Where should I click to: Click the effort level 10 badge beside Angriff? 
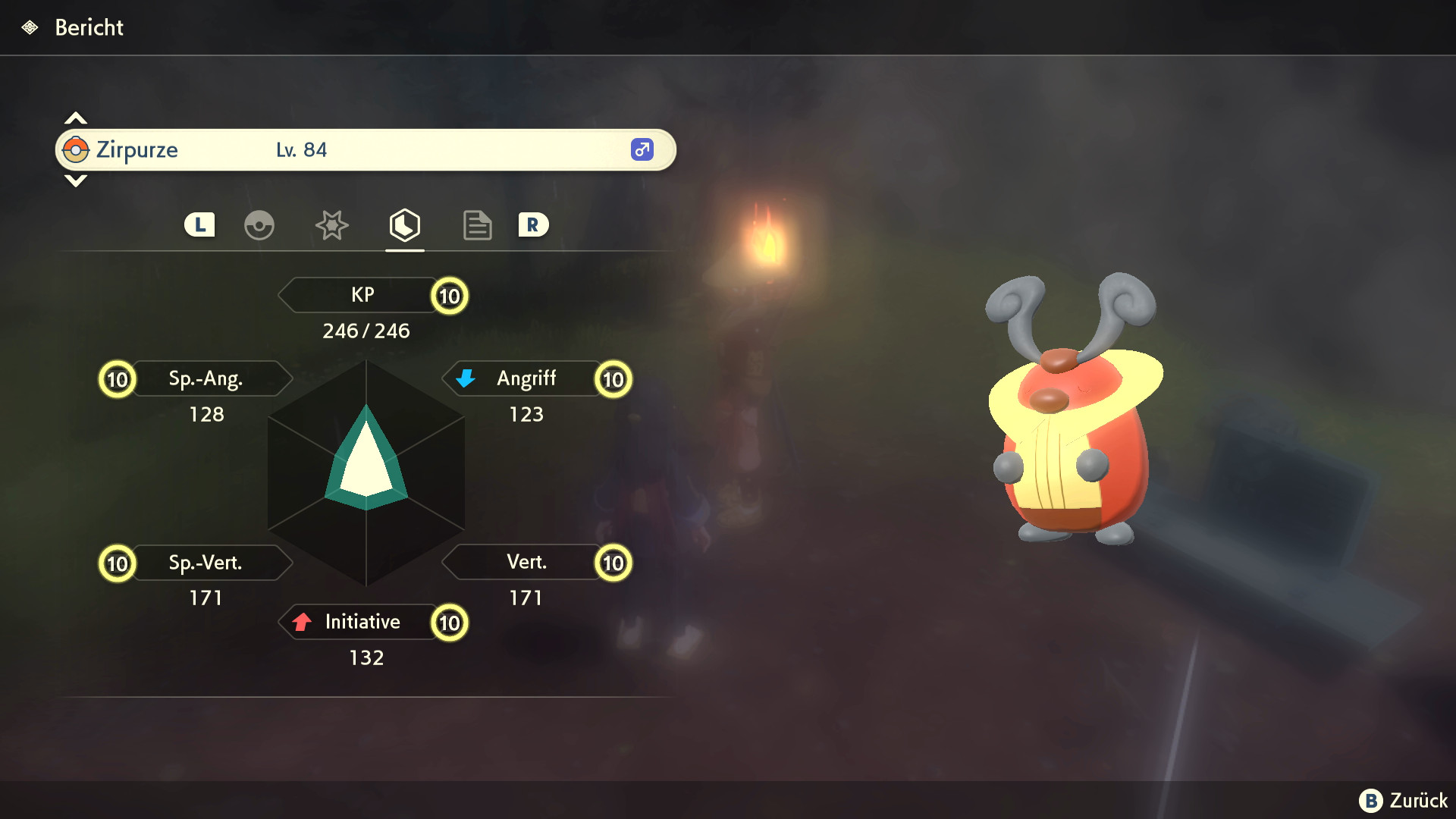[613, 379]
